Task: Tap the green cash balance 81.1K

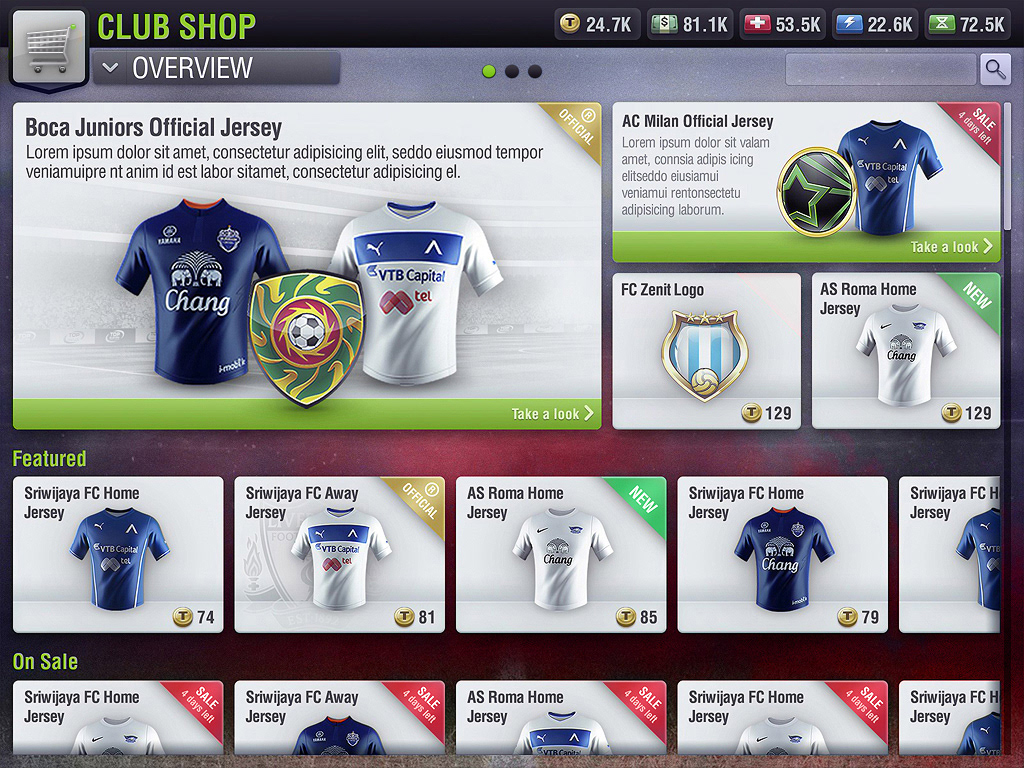Action: (x=690, y=24)
